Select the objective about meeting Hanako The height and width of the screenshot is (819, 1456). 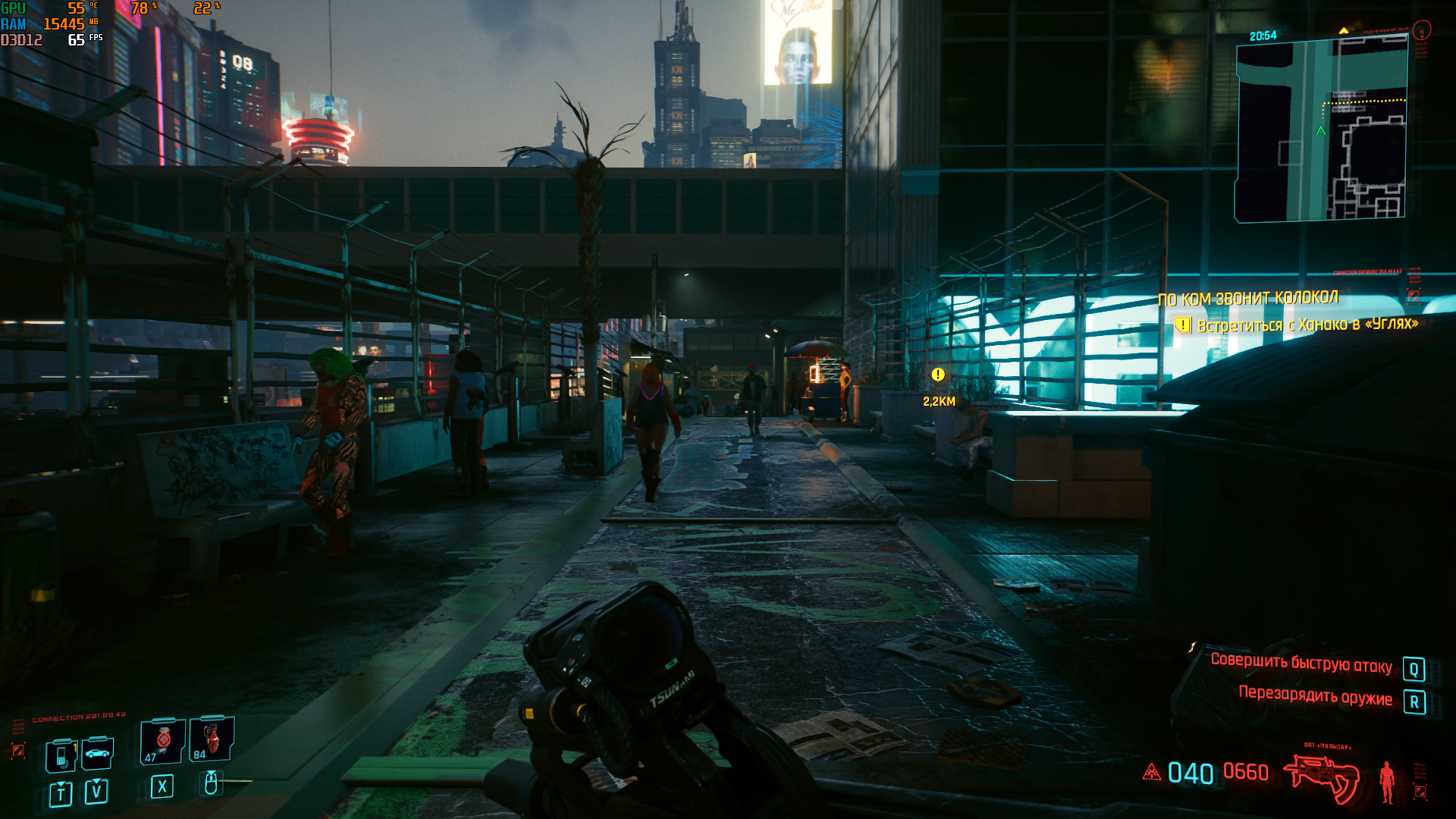click(1307, 325)
